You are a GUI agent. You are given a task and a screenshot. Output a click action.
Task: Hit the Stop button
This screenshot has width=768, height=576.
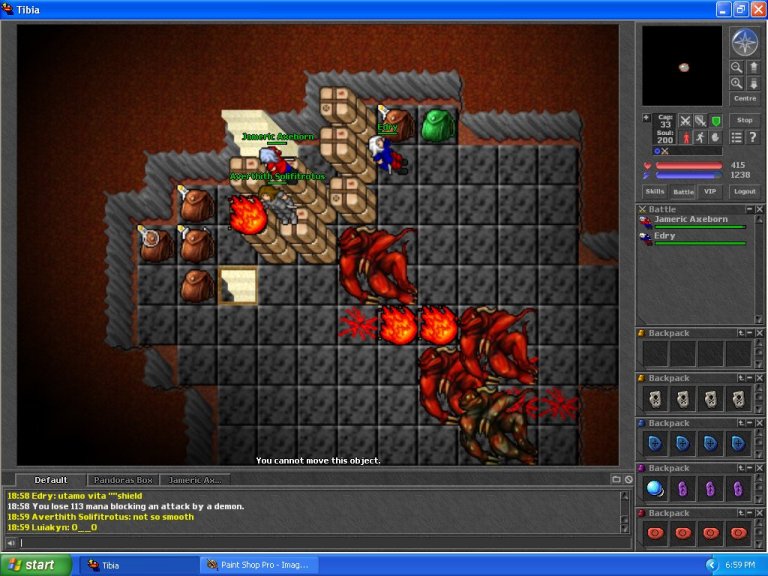744,120
